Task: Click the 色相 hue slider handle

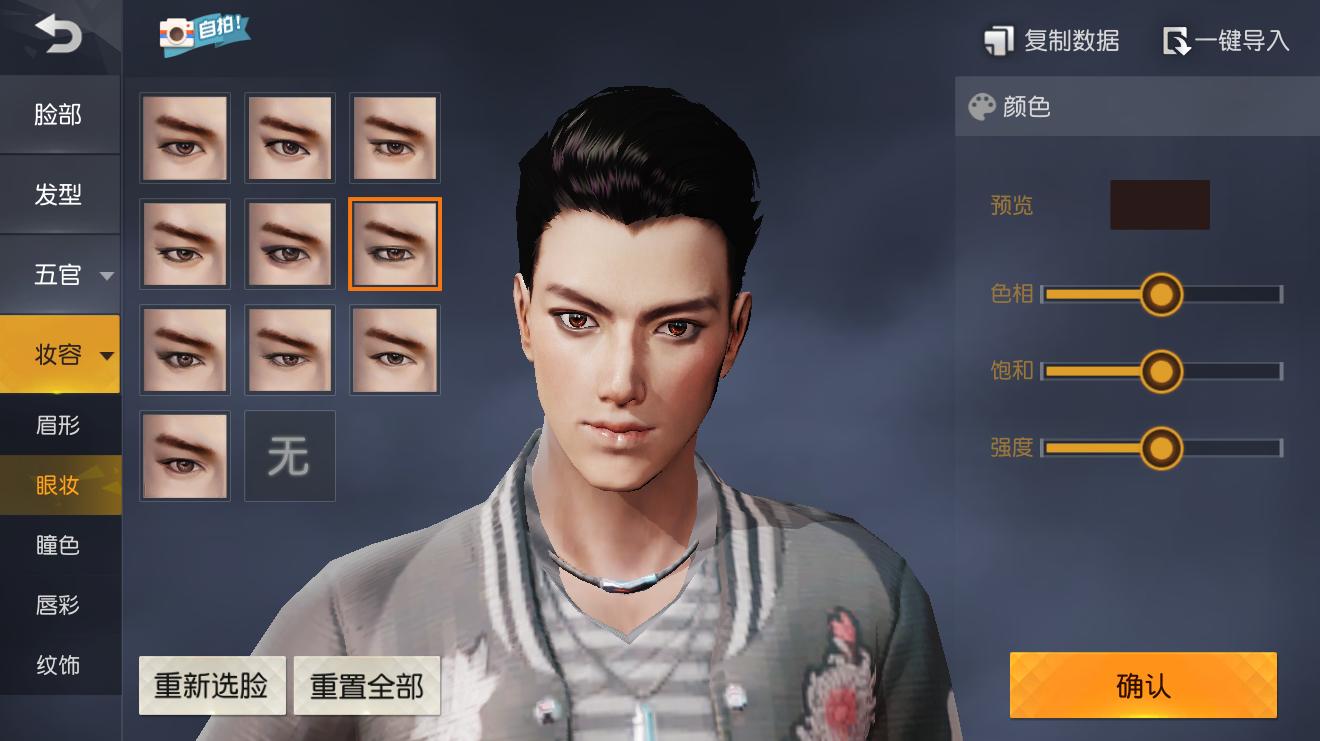Action: tap(1160, 295)
